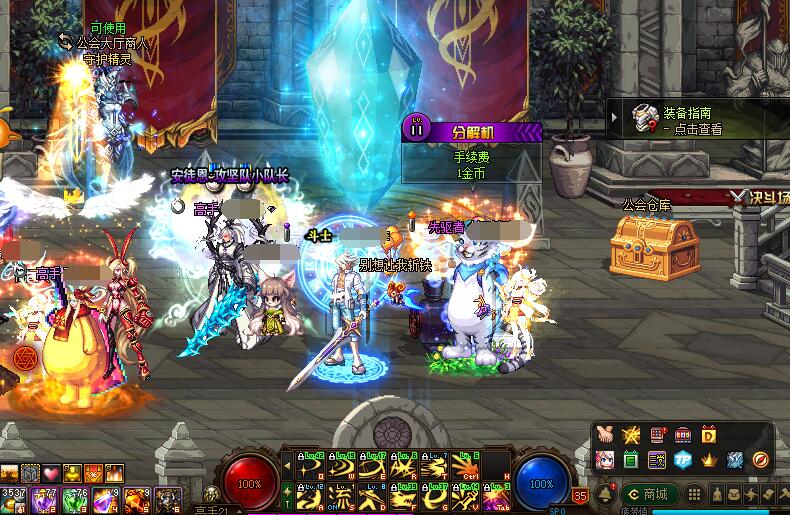Open the anime girl portrait icon
790x515 pixels.
coord(605,460)
